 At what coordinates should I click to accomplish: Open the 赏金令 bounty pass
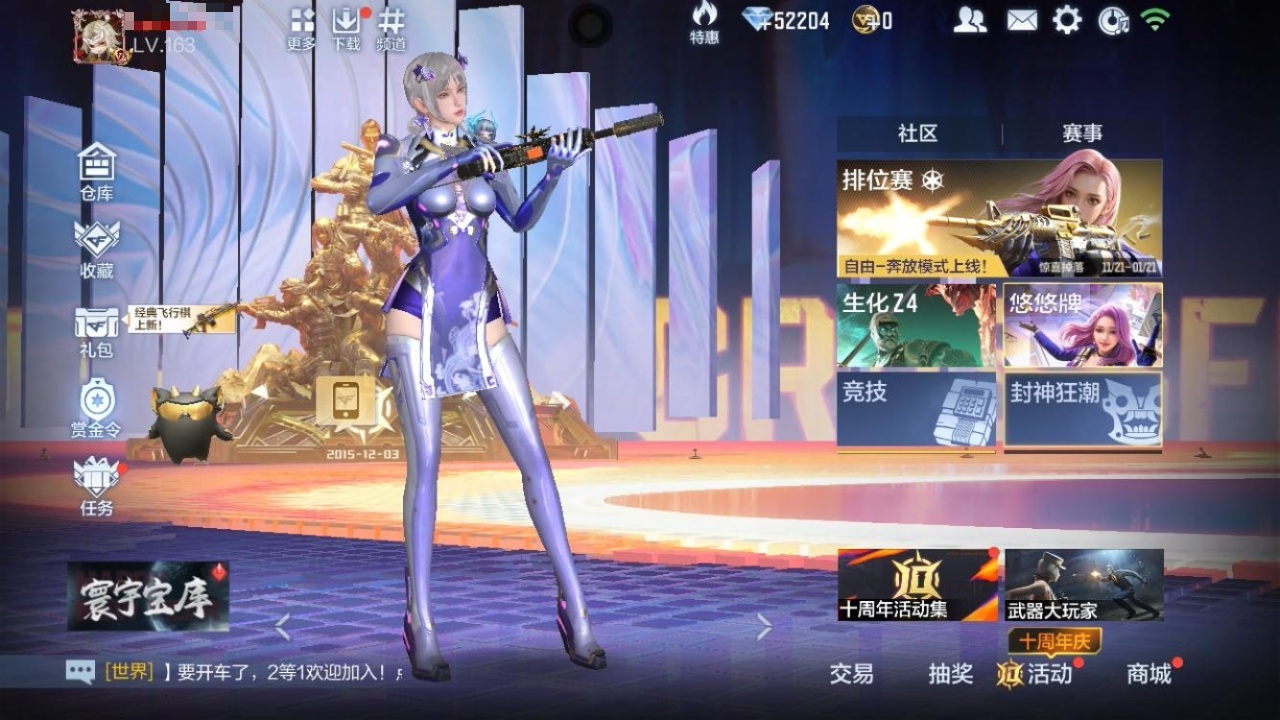click(x=97, y=408)
